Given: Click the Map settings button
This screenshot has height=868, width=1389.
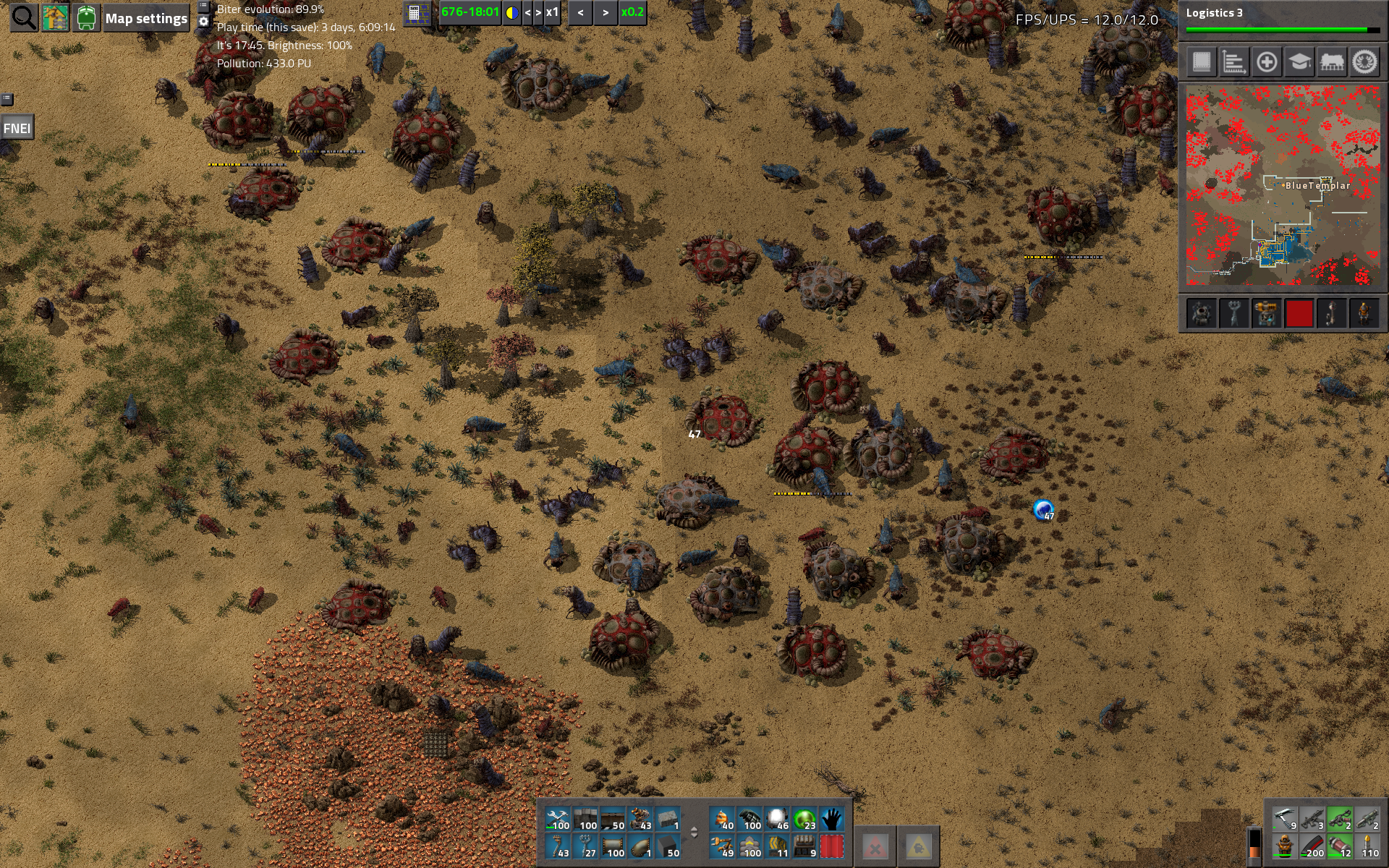Looking at the screenshot, I should (146, 19).
